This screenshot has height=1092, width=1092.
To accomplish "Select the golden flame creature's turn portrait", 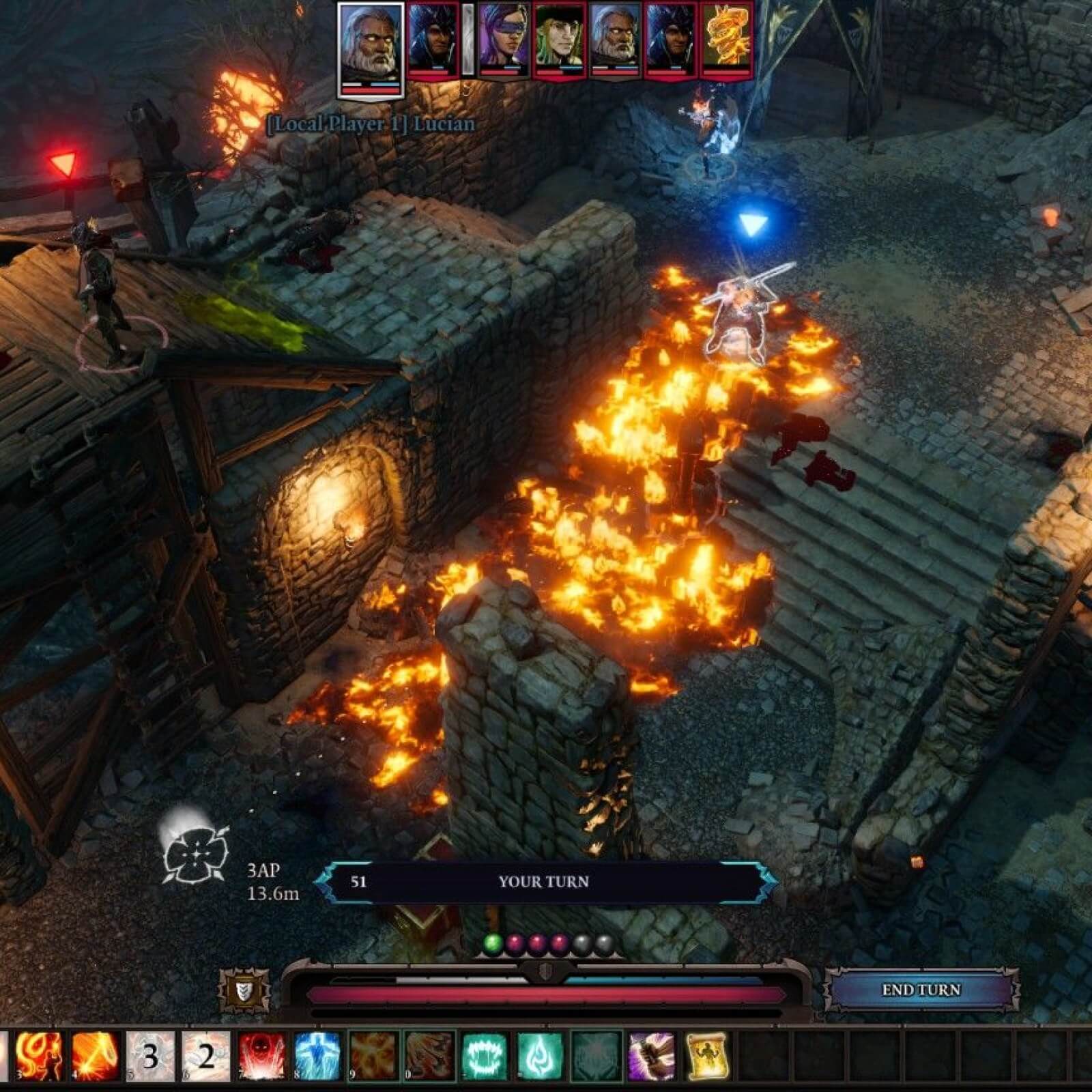I will coord(726,40).
